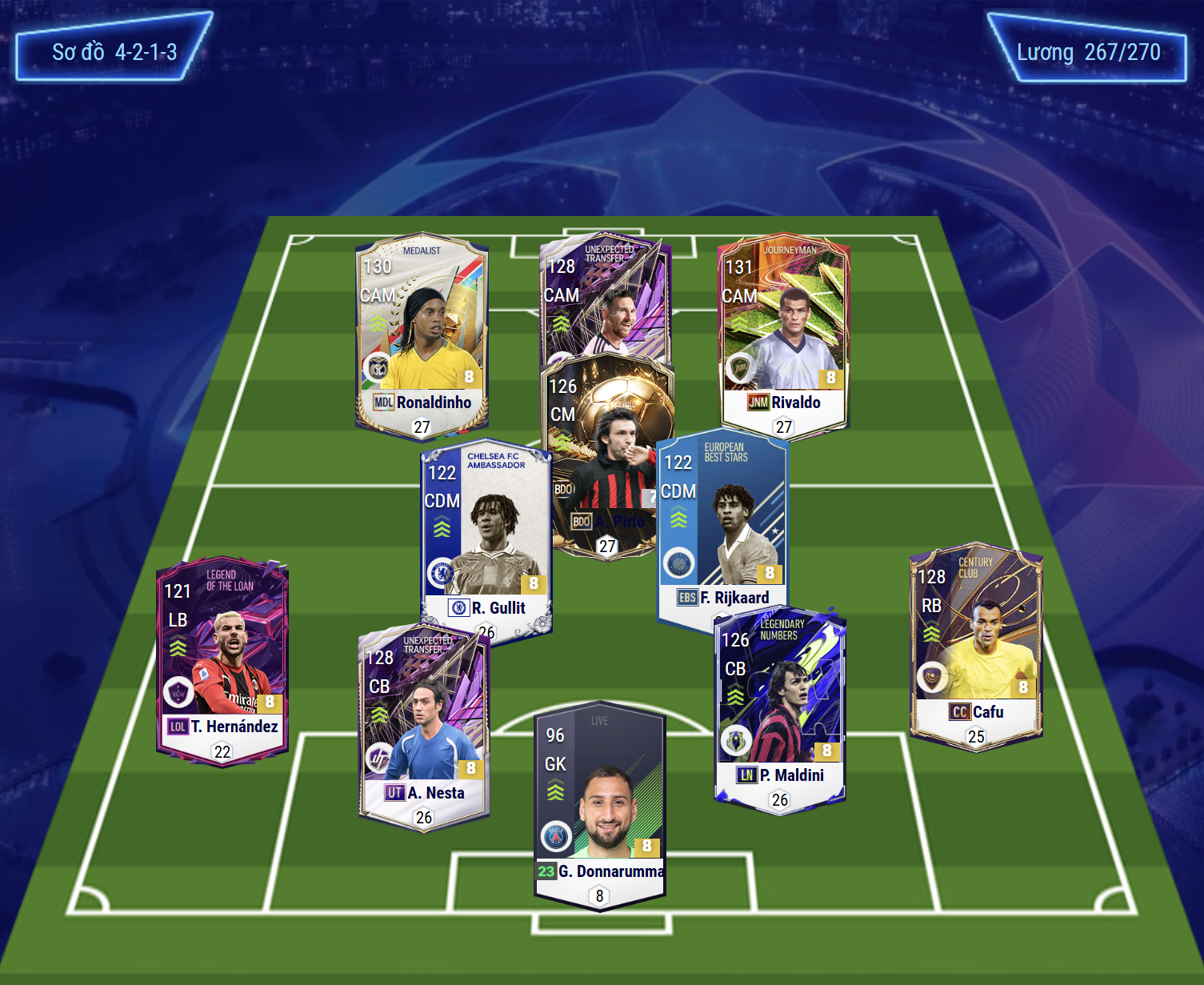
Task: Select the Ronaldinho CAM card
Action: click(422, 336)
